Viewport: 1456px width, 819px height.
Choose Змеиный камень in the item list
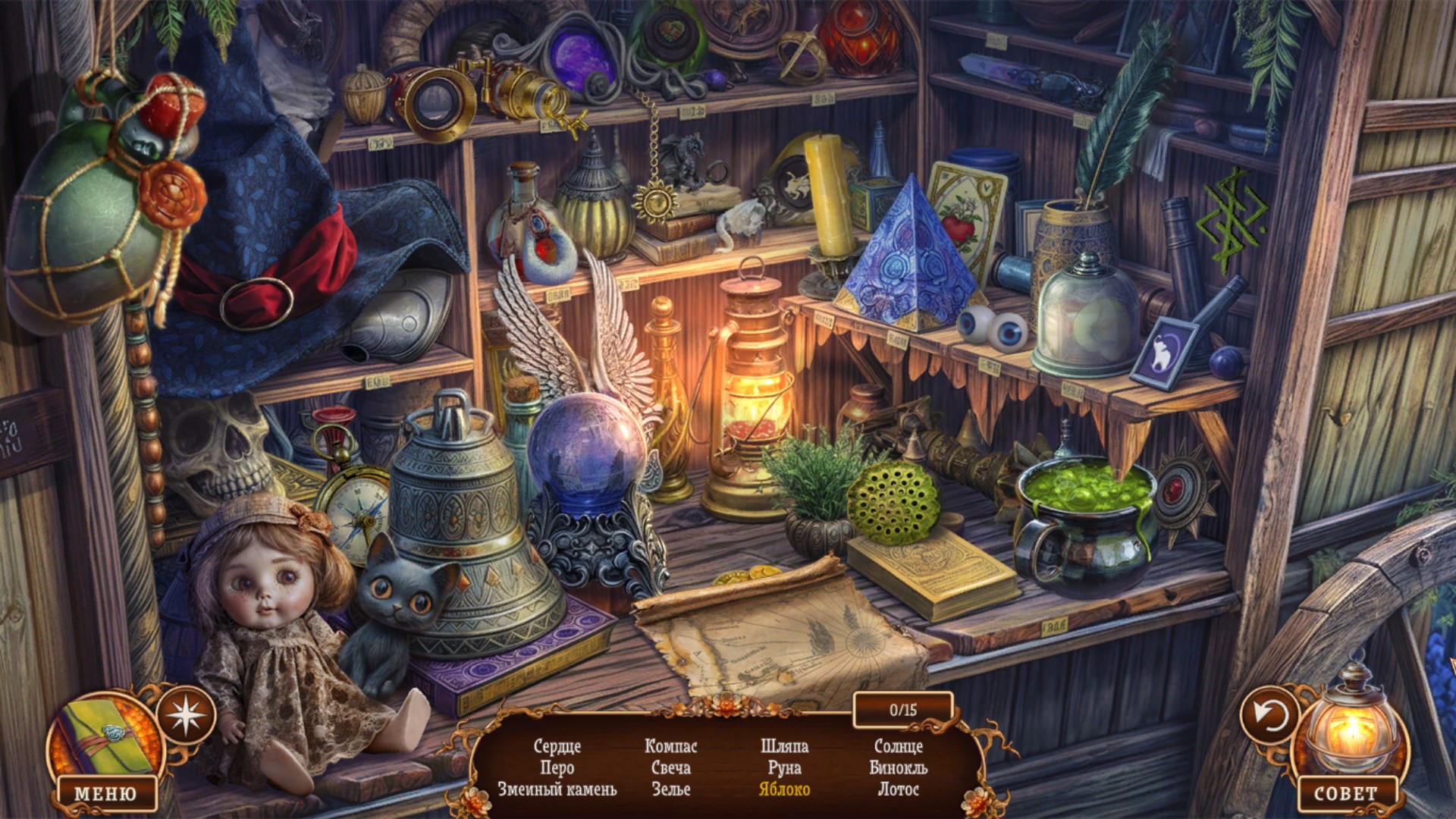[557, 789]
